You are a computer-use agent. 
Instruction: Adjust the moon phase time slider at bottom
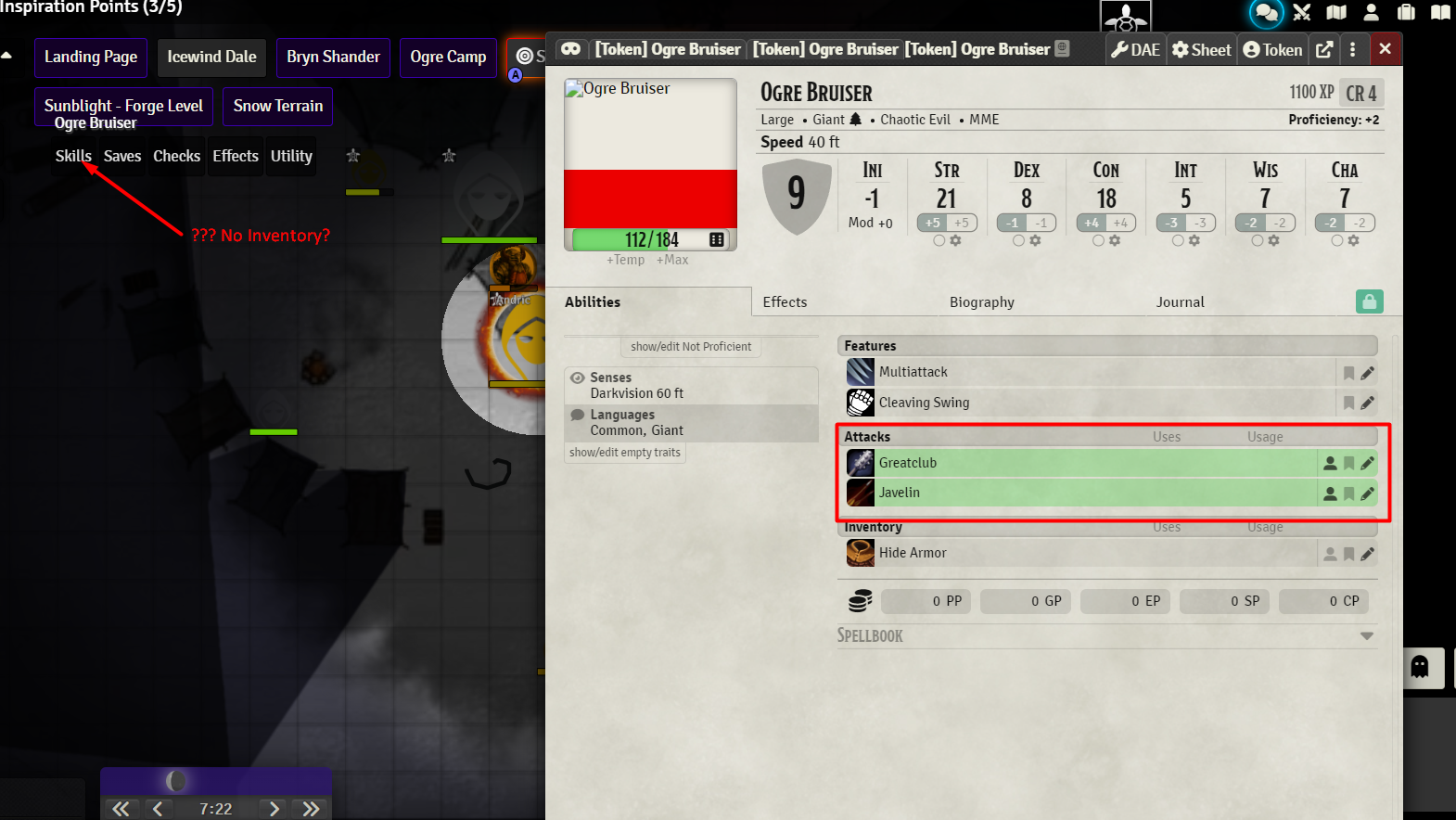tap(176, 781)
